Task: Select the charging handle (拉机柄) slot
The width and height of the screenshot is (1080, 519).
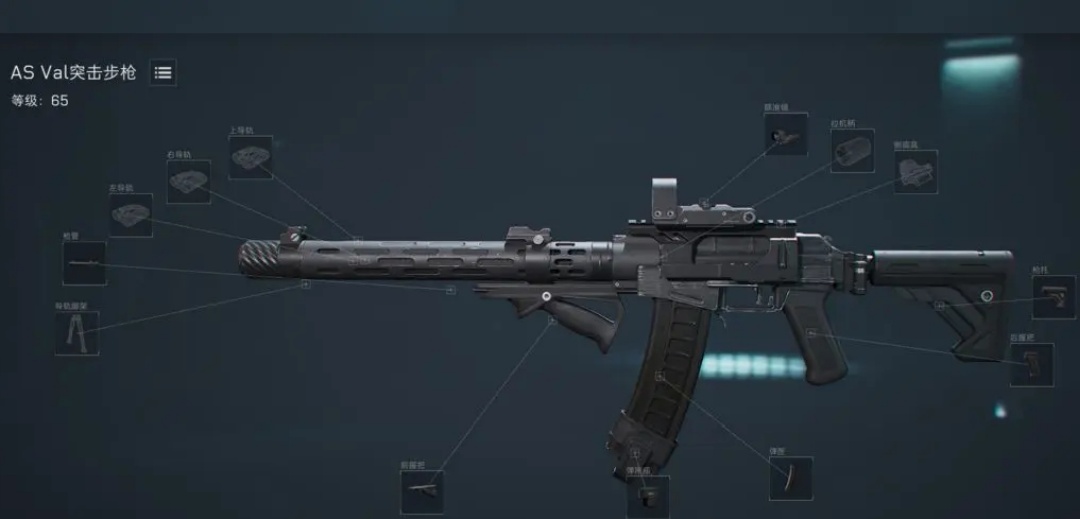Action: [x=852, y=151]
